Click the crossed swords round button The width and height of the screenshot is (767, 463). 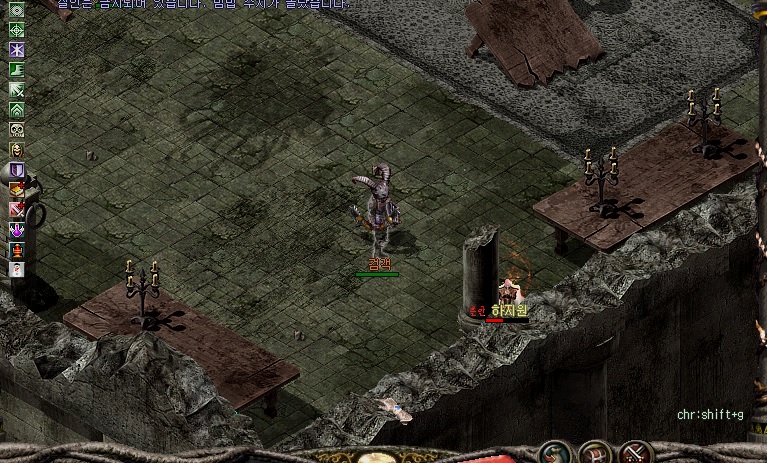[x=636, y=455]
